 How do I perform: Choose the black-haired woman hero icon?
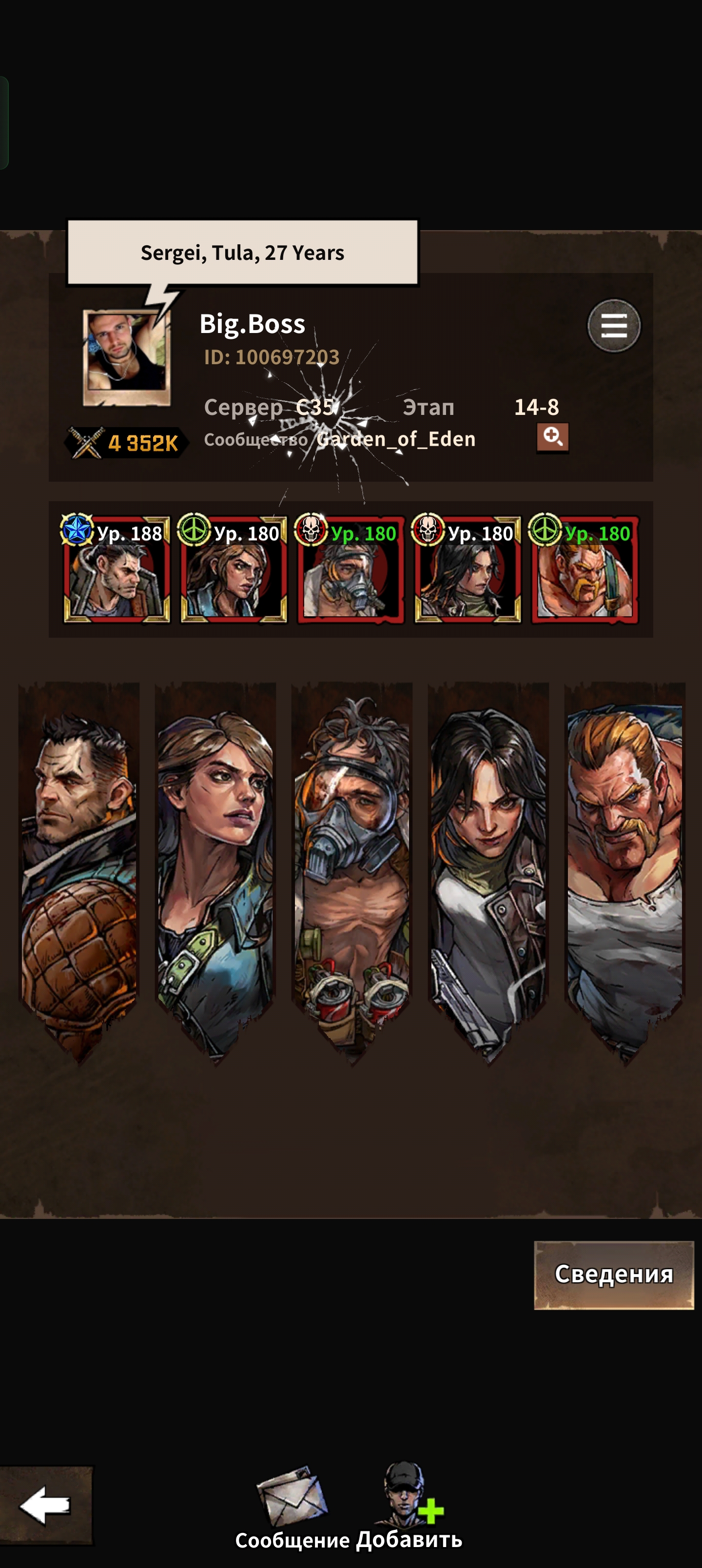[x=467, y=570]
